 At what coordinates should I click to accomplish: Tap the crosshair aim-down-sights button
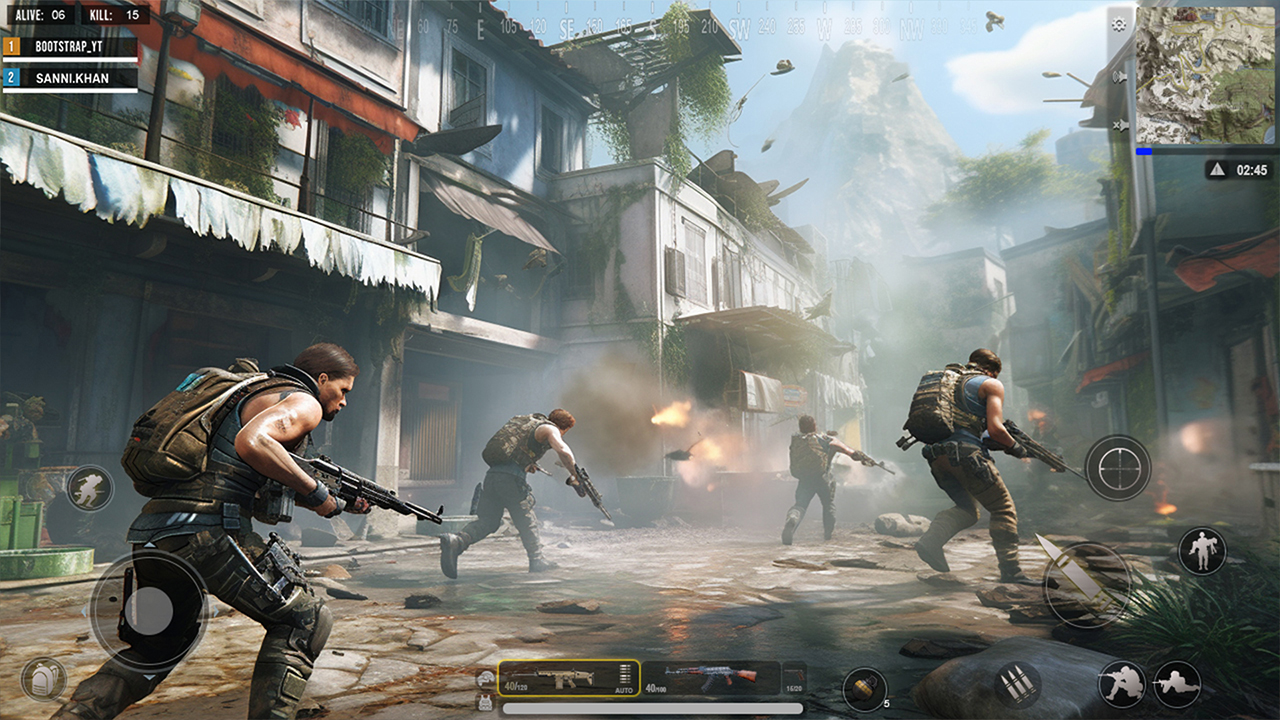tap(1118, 467)
